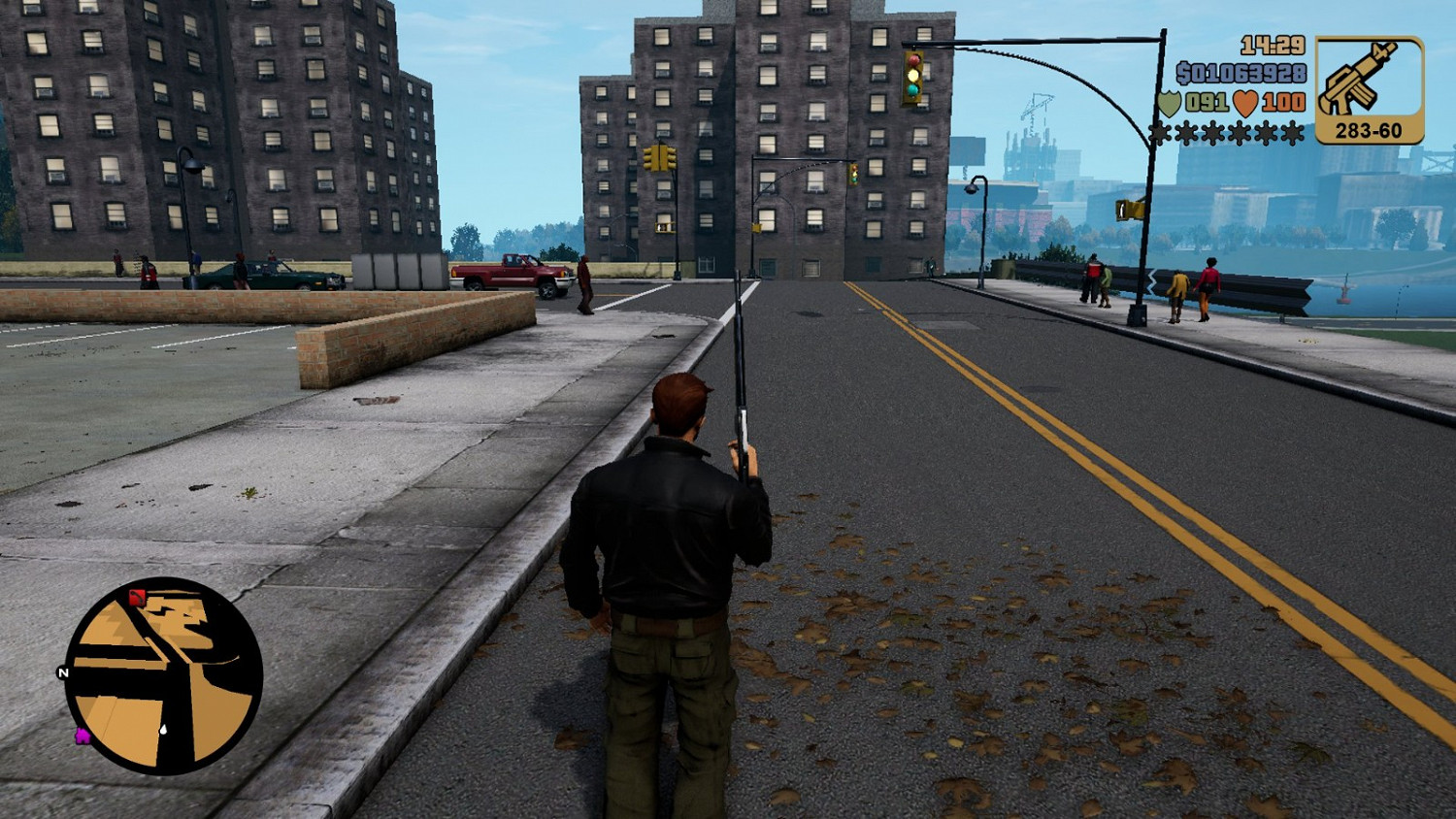Click the red pickup truck down the street
Image resolution: width=1456 pixels, height=819 pixels.
(x=510, y=273)
